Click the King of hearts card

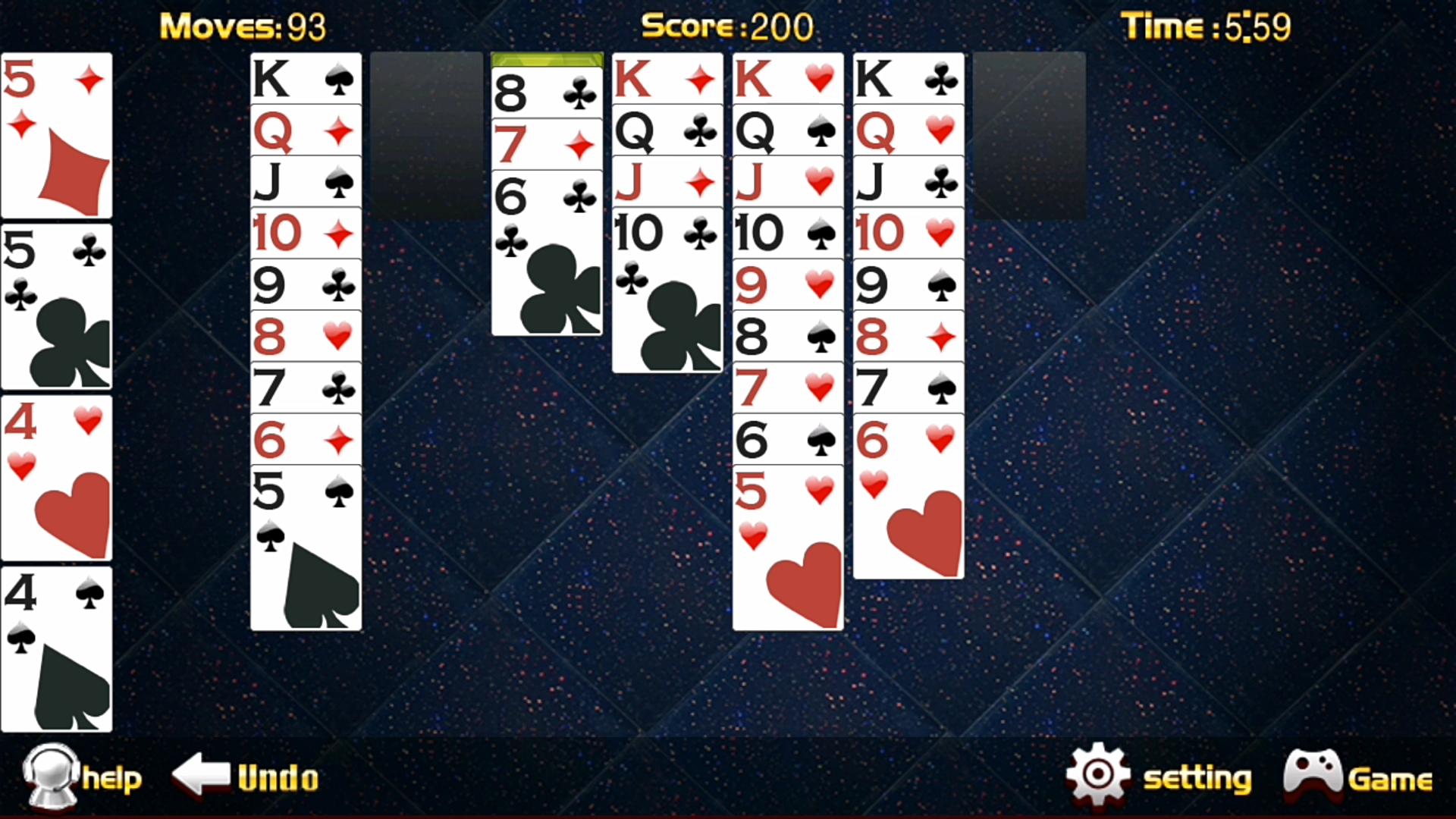pos(786,80)
